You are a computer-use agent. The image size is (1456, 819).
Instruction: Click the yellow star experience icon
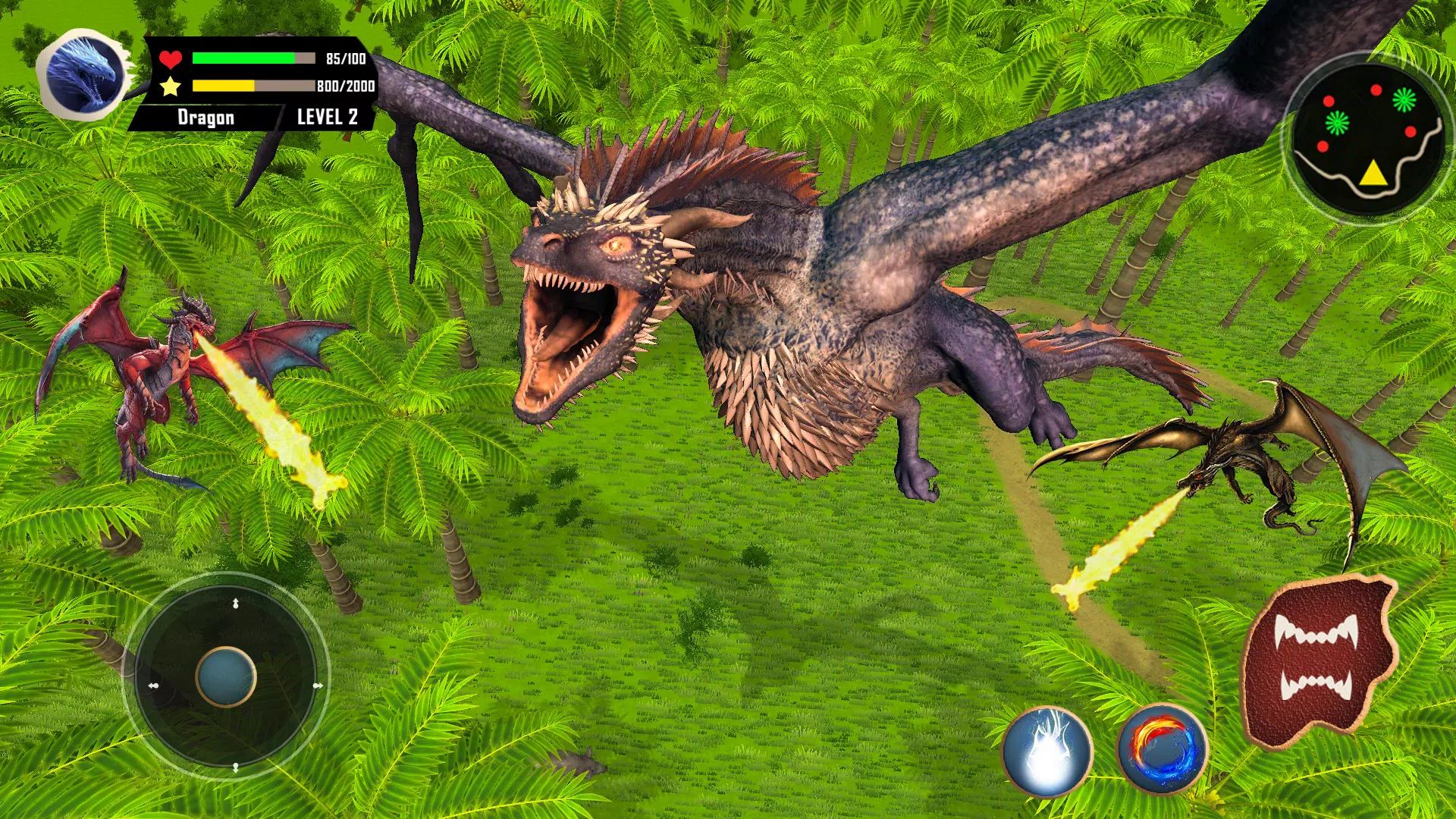point(170,86)
